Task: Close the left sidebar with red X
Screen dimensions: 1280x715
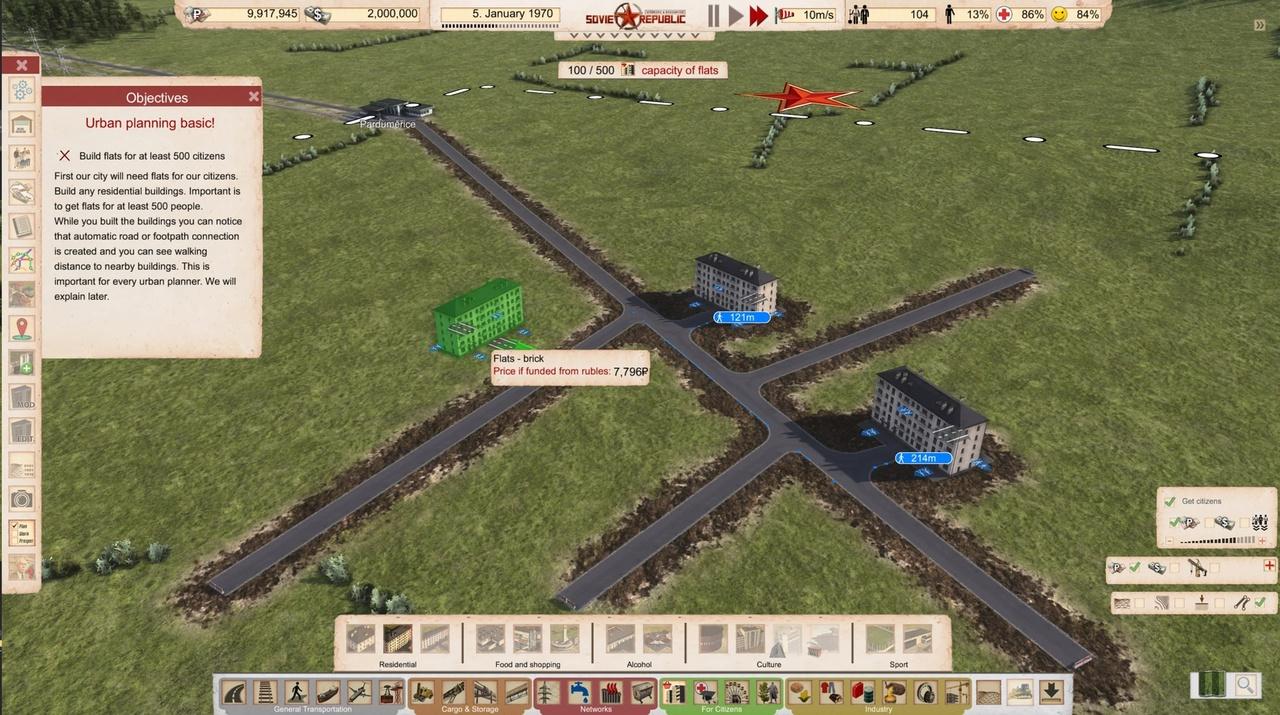Action: pyautogui.click(x=21, y=65)
